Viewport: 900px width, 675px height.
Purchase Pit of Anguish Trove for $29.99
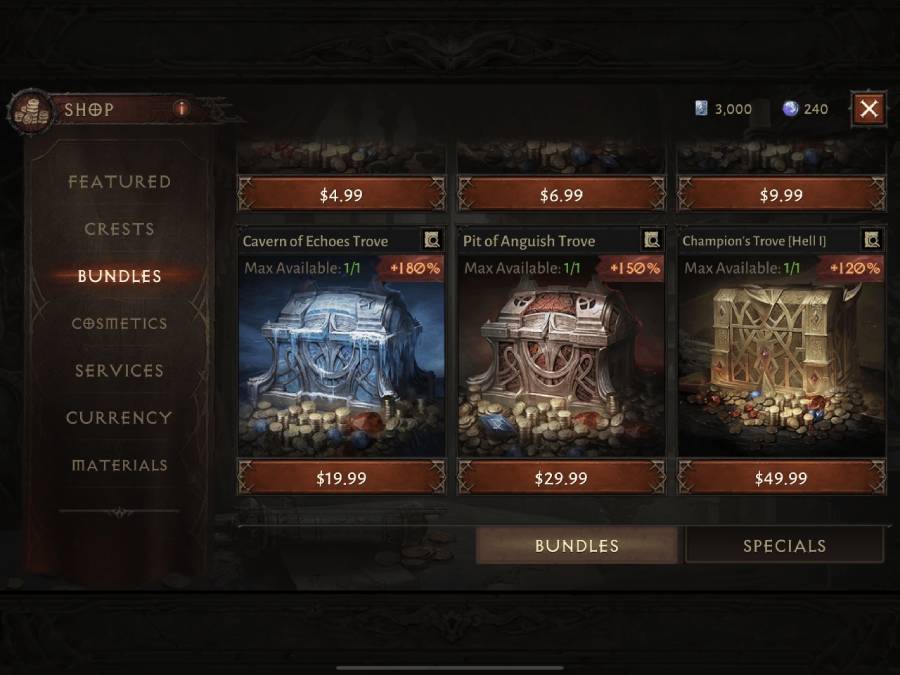click(561, 478)
